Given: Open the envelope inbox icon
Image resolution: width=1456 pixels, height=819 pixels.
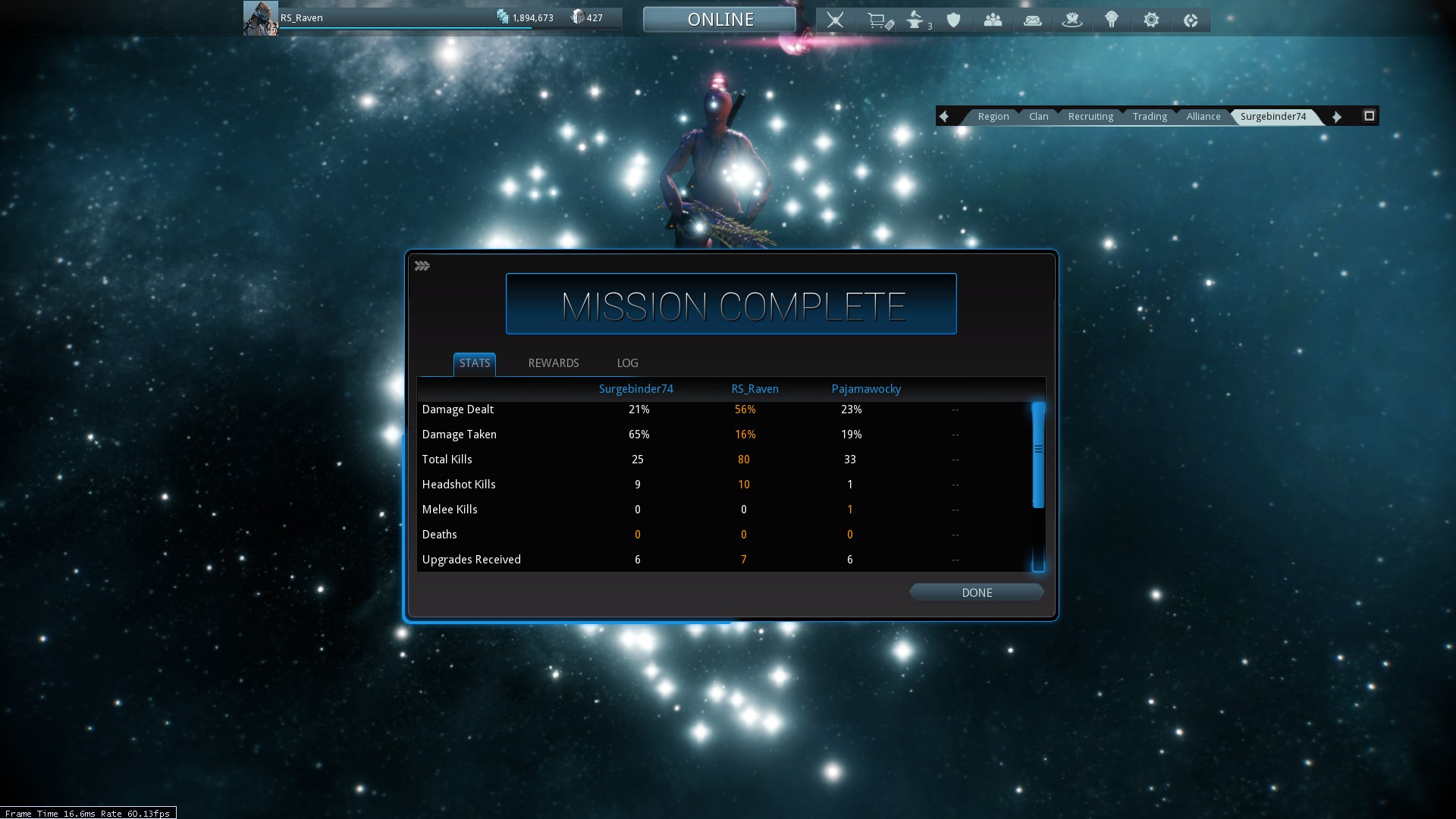Looking at the screenshot, I should pyautogui.click(x=1033, y=20).
